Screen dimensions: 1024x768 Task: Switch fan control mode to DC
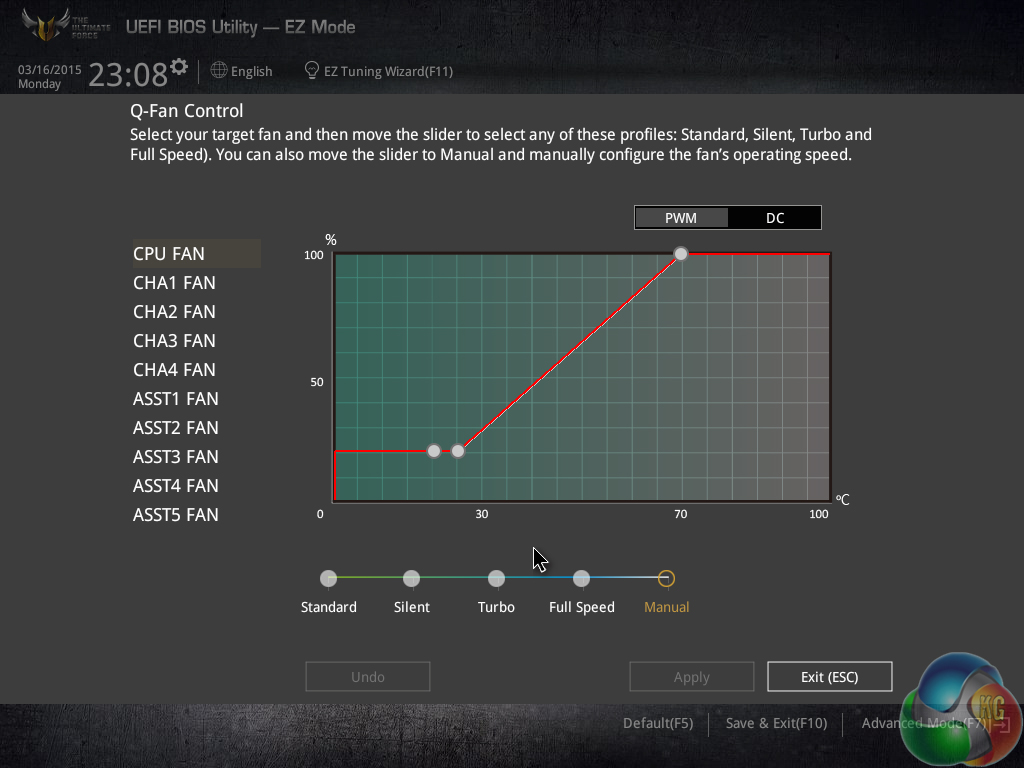pos(775,218)
